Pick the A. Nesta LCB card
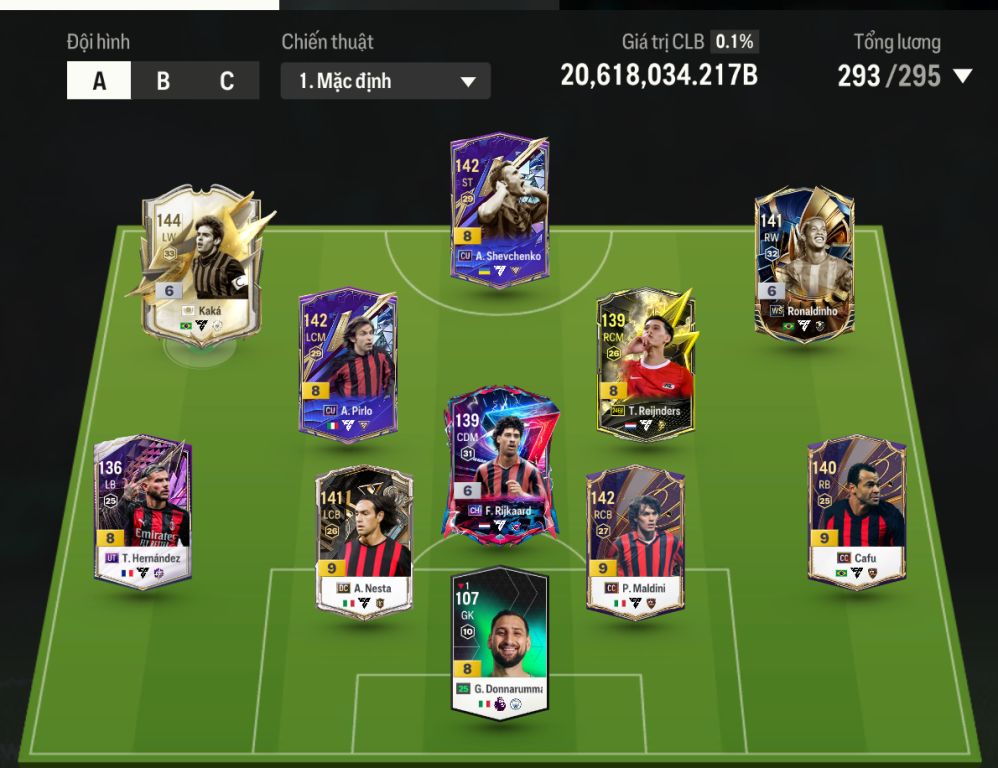Image resolution: width=998 pixels, height=768 pixels. point(364,540)
